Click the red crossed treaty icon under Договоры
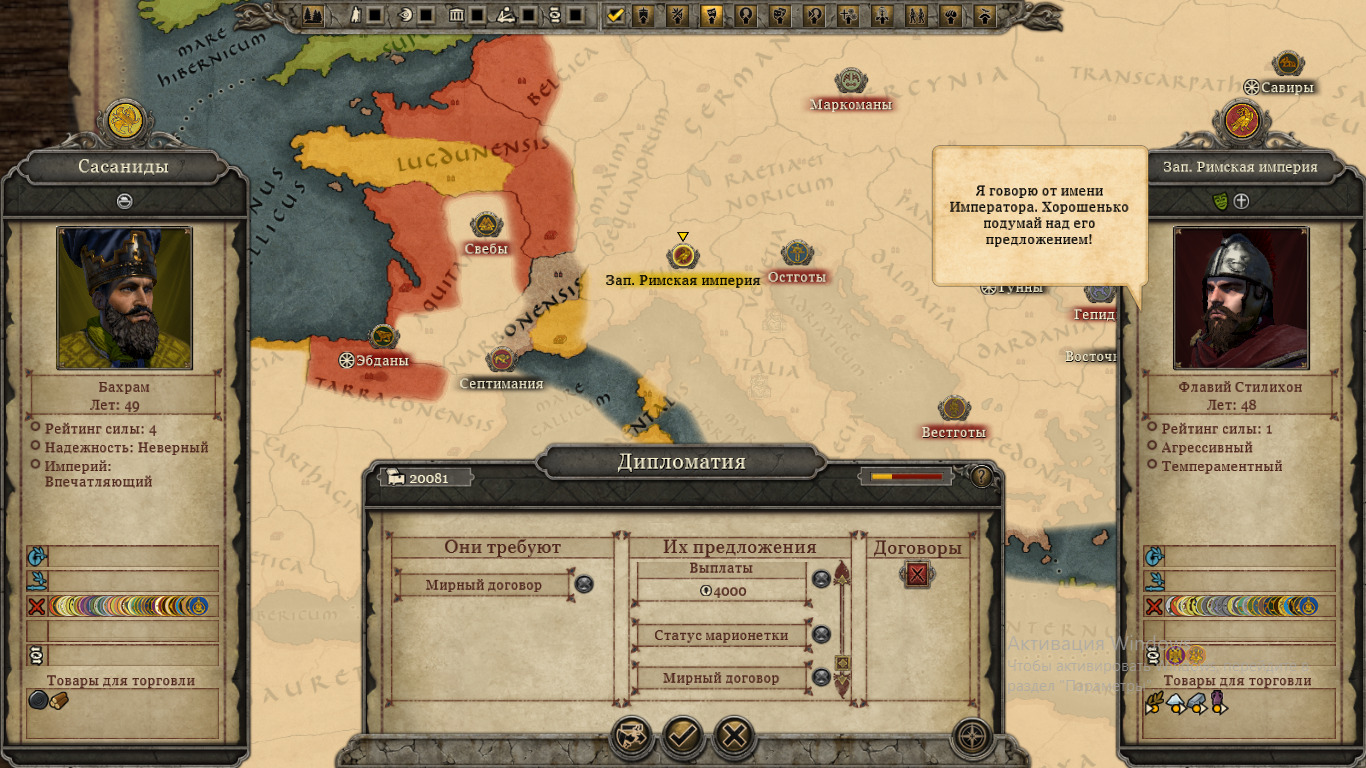This screenshot has width=1366, height=768. point(917,574)
